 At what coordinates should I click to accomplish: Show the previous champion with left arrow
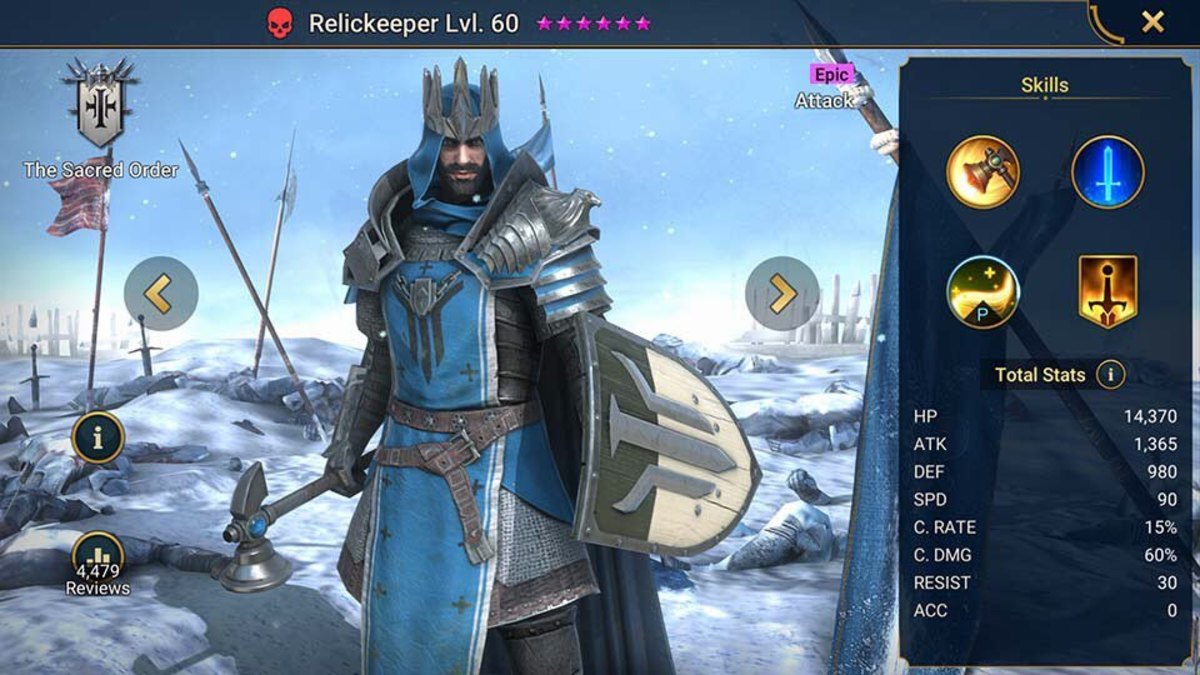(161, 293)
